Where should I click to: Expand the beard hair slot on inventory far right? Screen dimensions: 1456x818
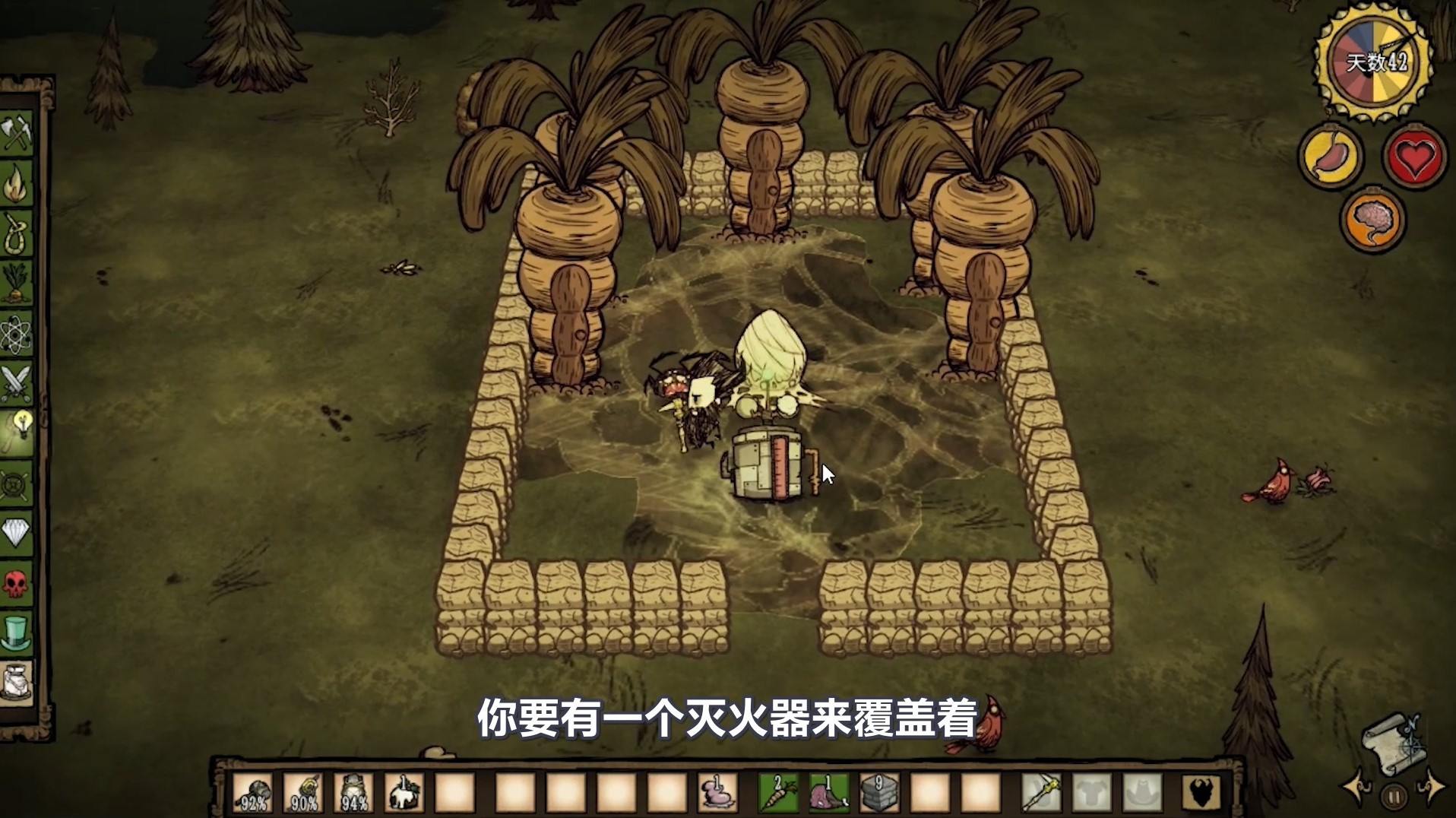coord(1201,792)
